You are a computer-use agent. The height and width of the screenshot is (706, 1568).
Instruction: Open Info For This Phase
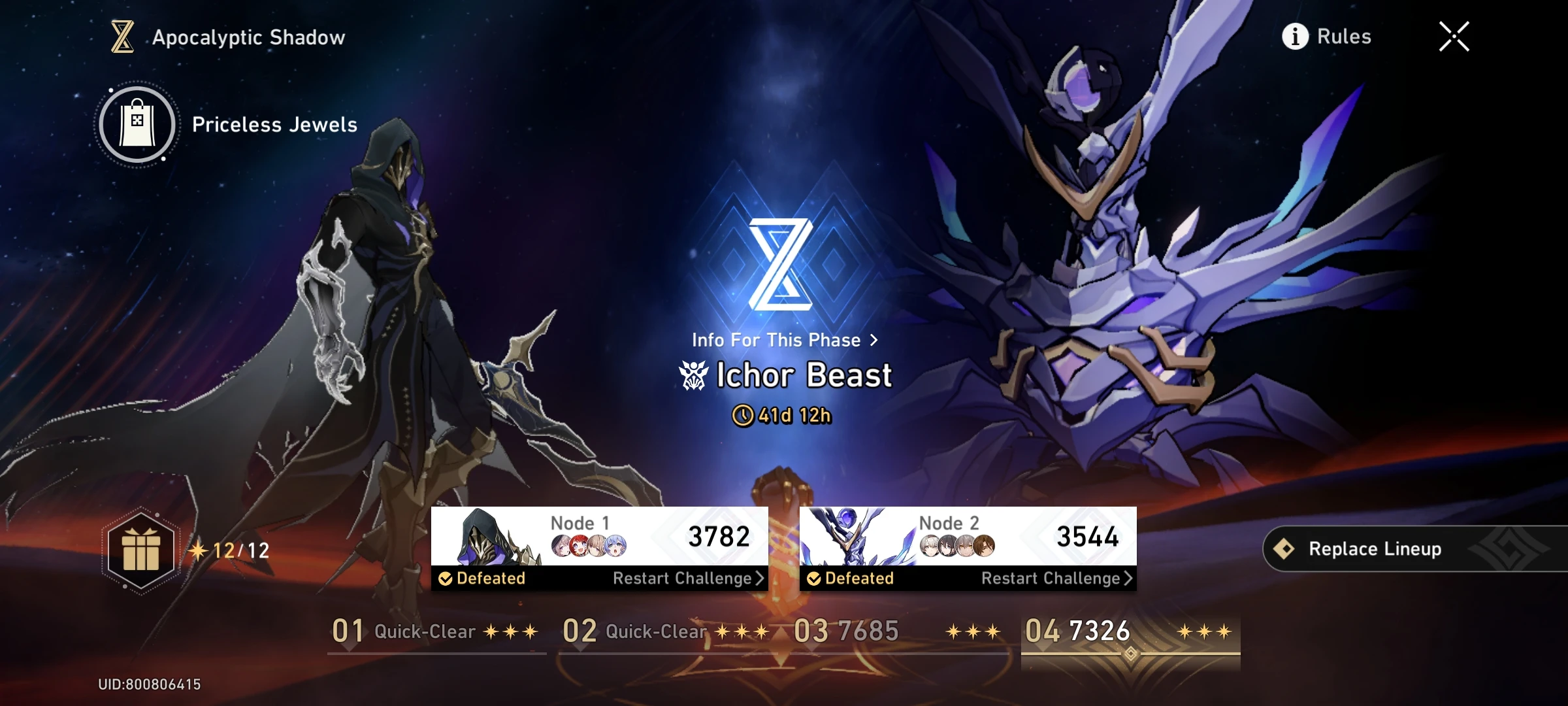point(784,339)
